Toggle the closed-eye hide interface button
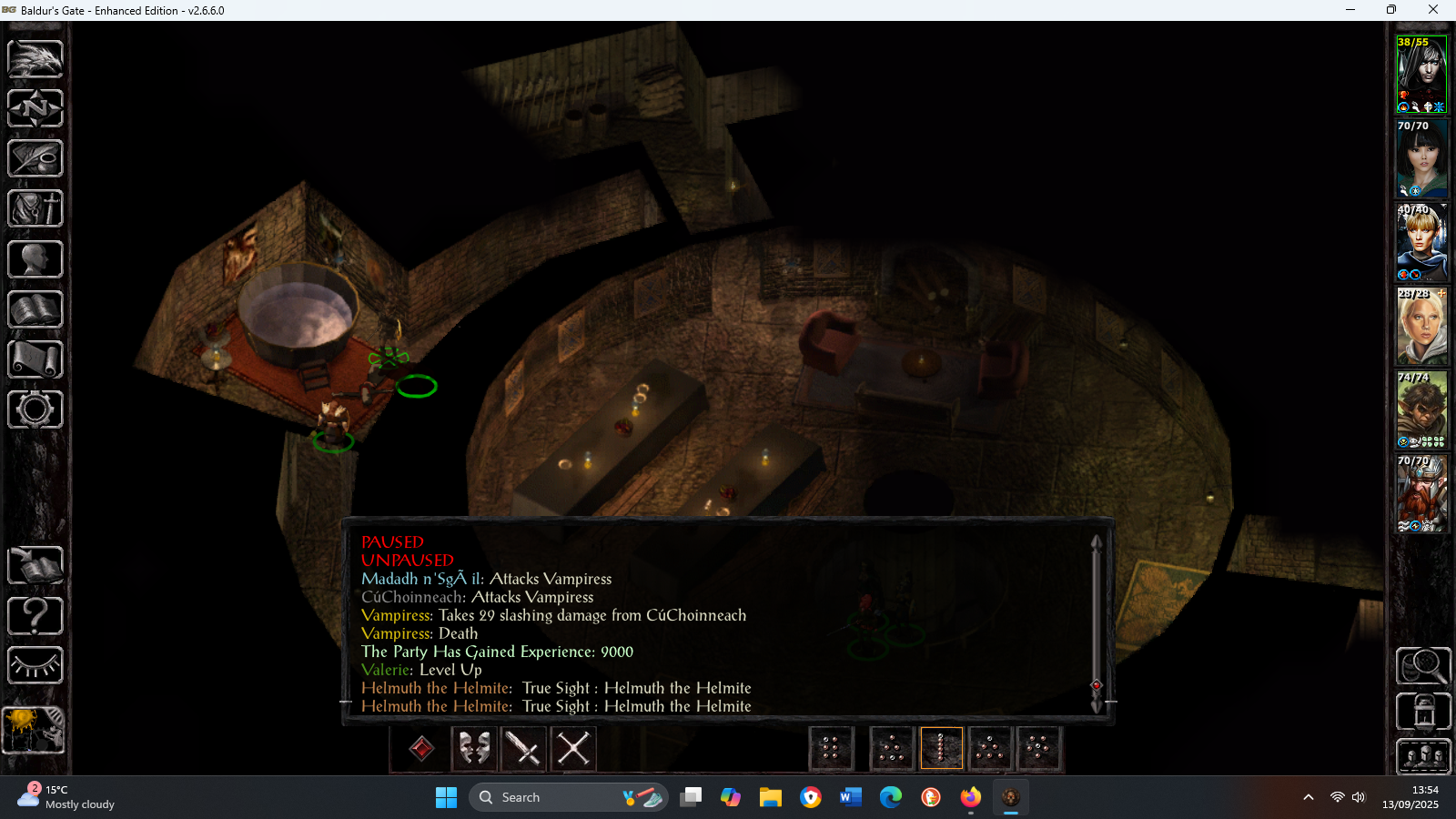 point(35,665)
